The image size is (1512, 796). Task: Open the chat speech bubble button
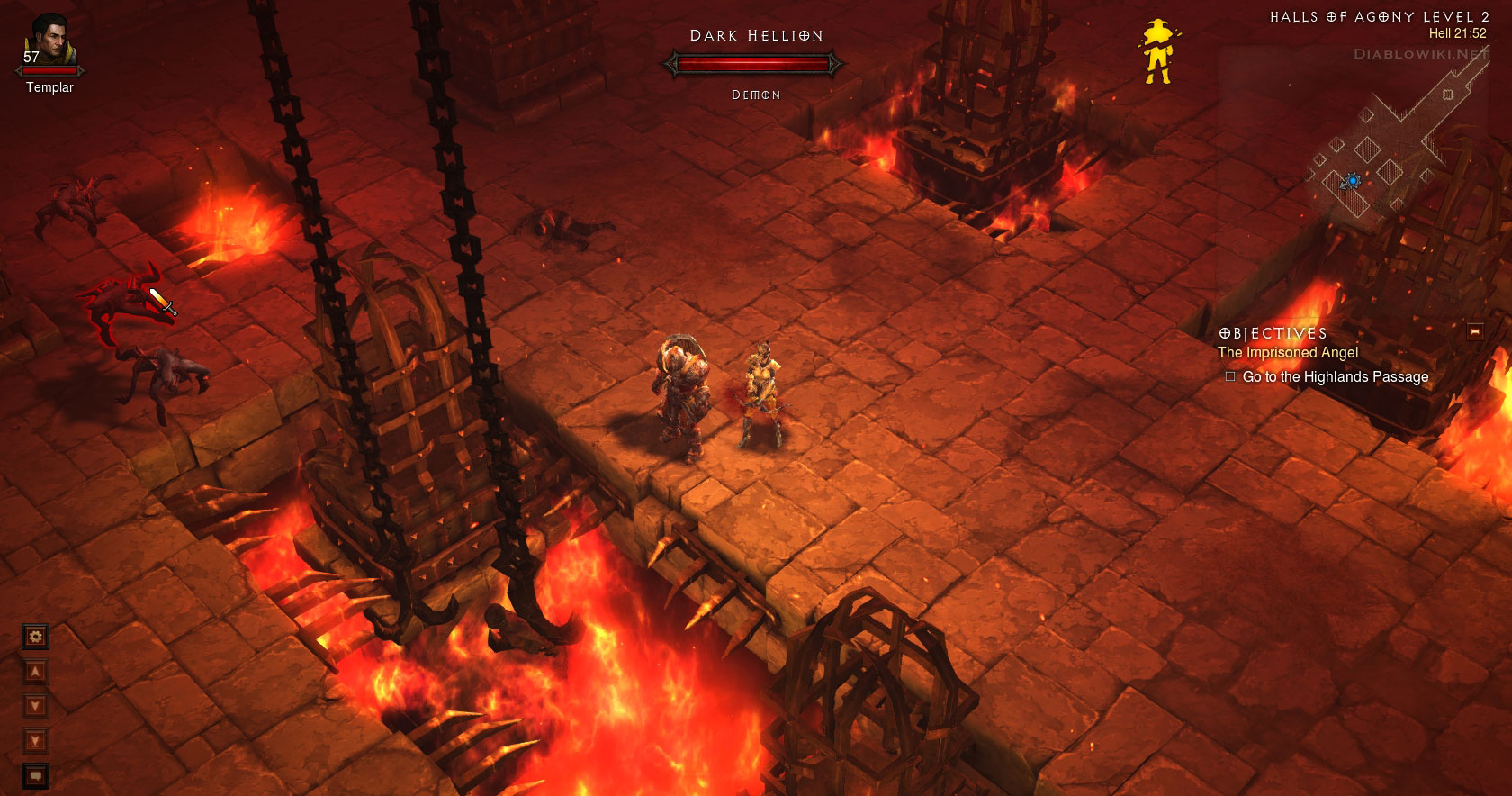[35, 775]
